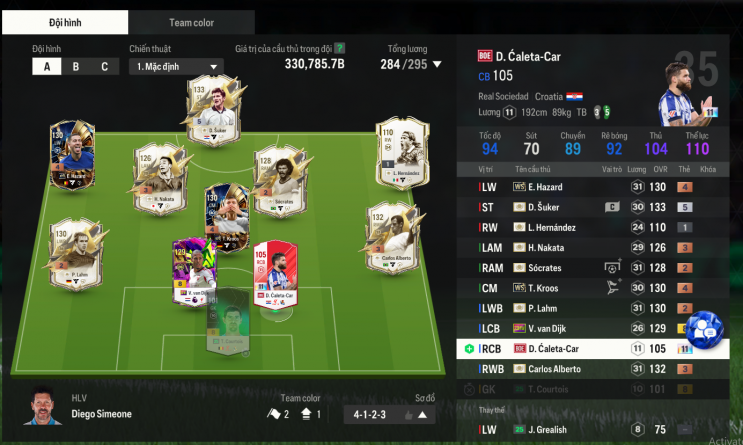Open the help icon beside squad value
The image size is (743, 445).
(340, 48)
